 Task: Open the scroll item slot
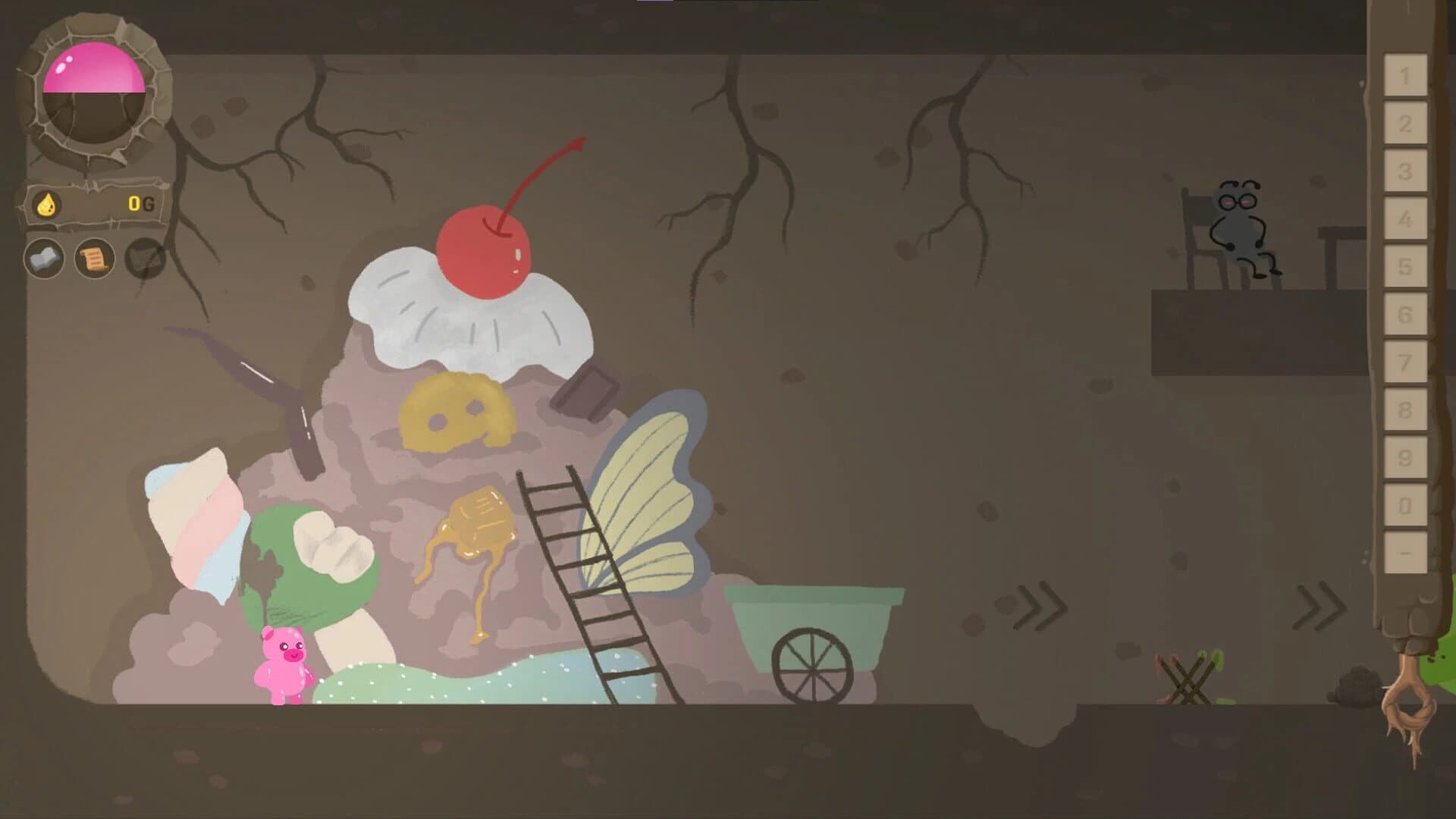pos(93,259)
